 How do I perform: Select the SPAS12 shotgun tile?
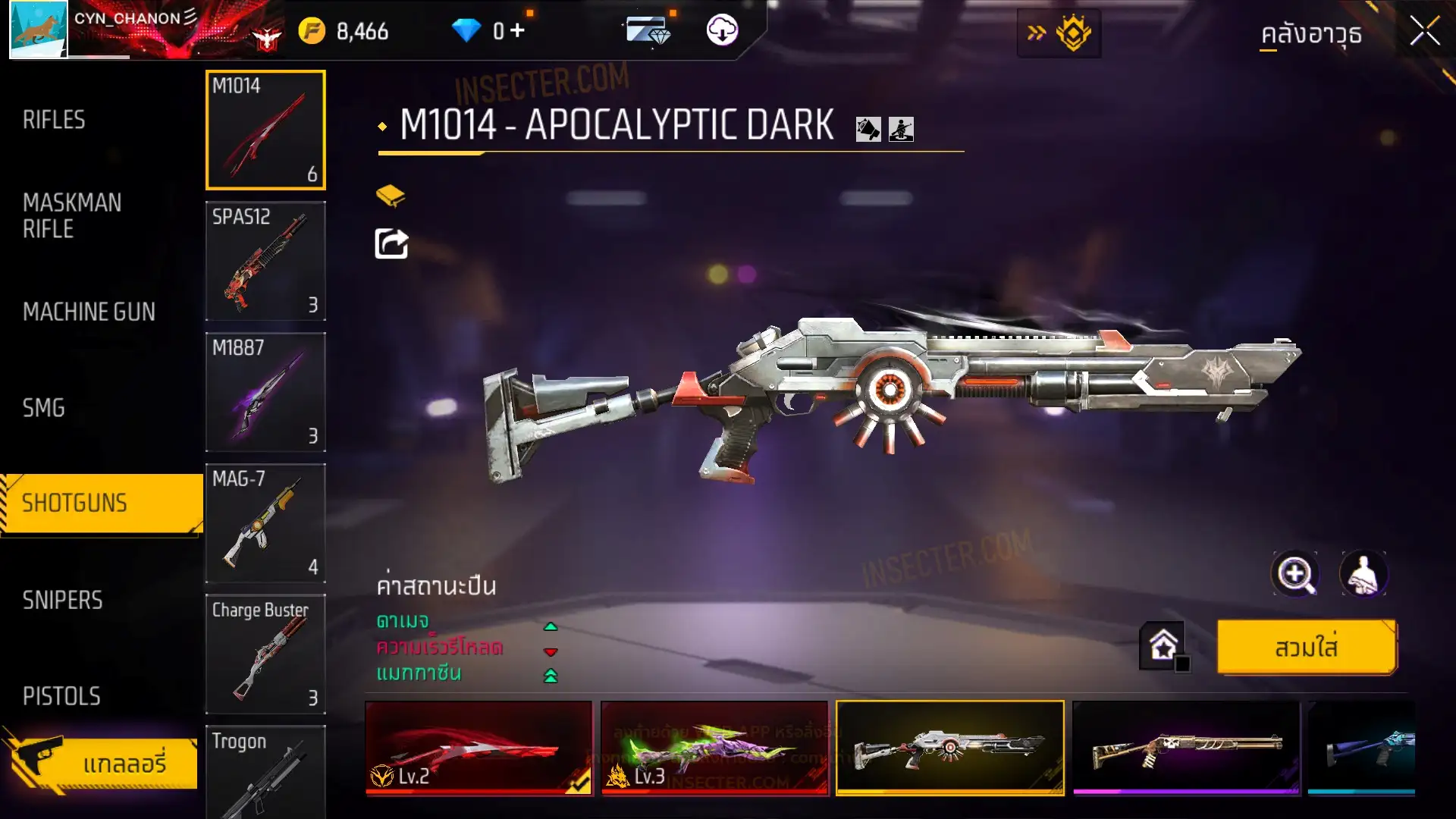click(265, 261)
